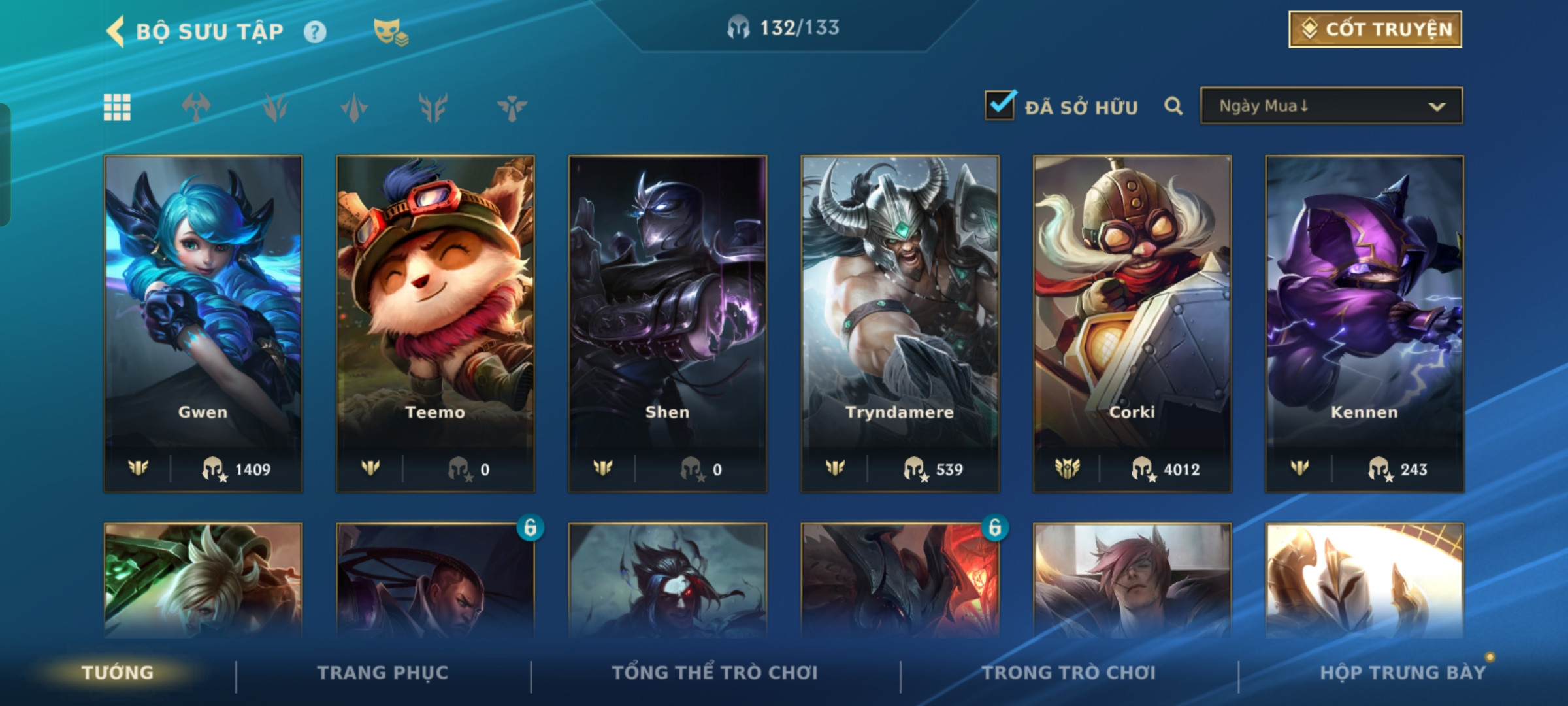Show the Trong Trò Chơi tab

point(1069,673)
